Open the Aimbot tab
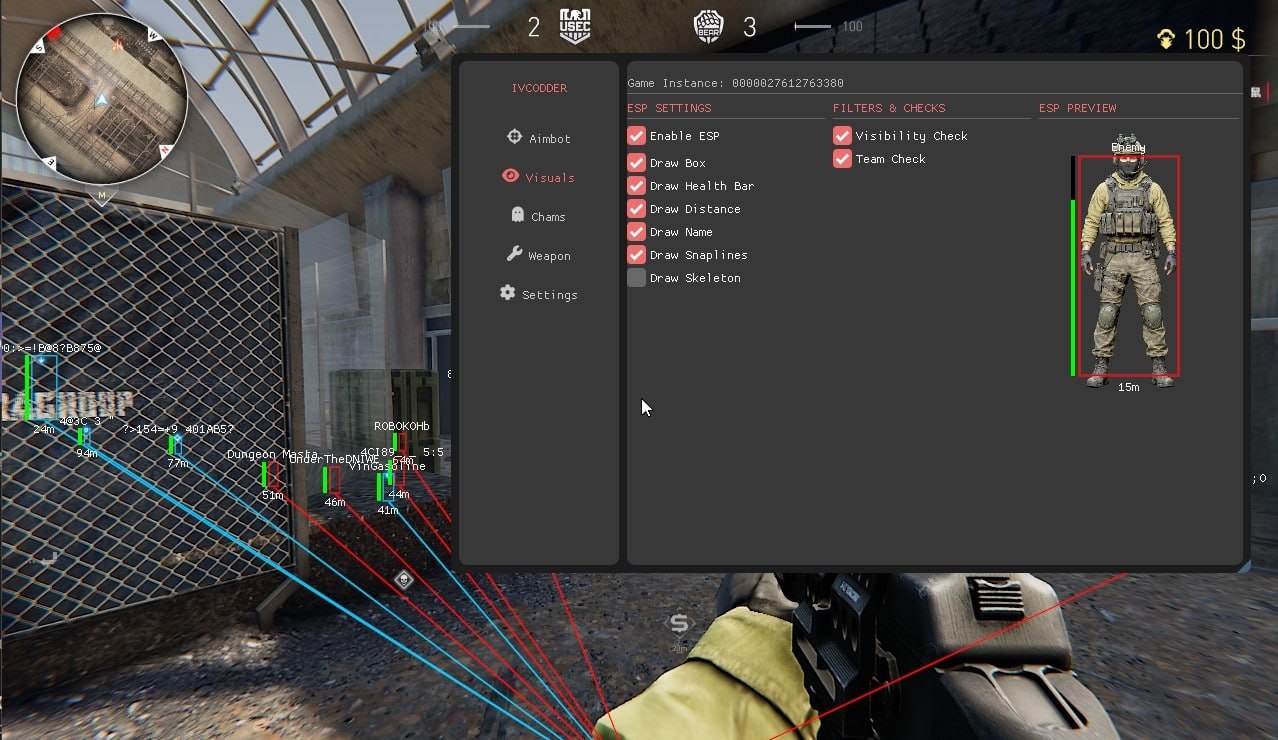1278x740 pixels. (539, 138)
